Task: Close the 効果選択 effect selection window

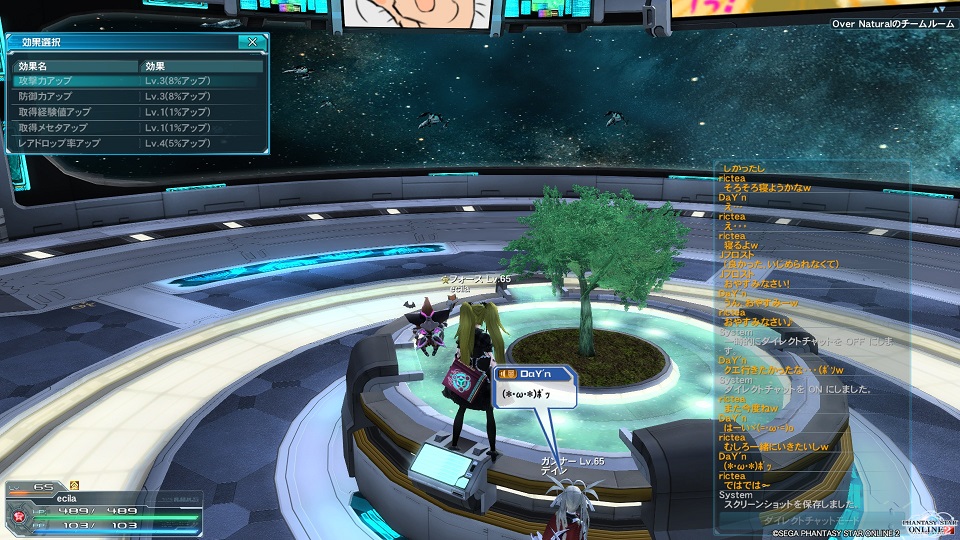Action: coord(253,42)
